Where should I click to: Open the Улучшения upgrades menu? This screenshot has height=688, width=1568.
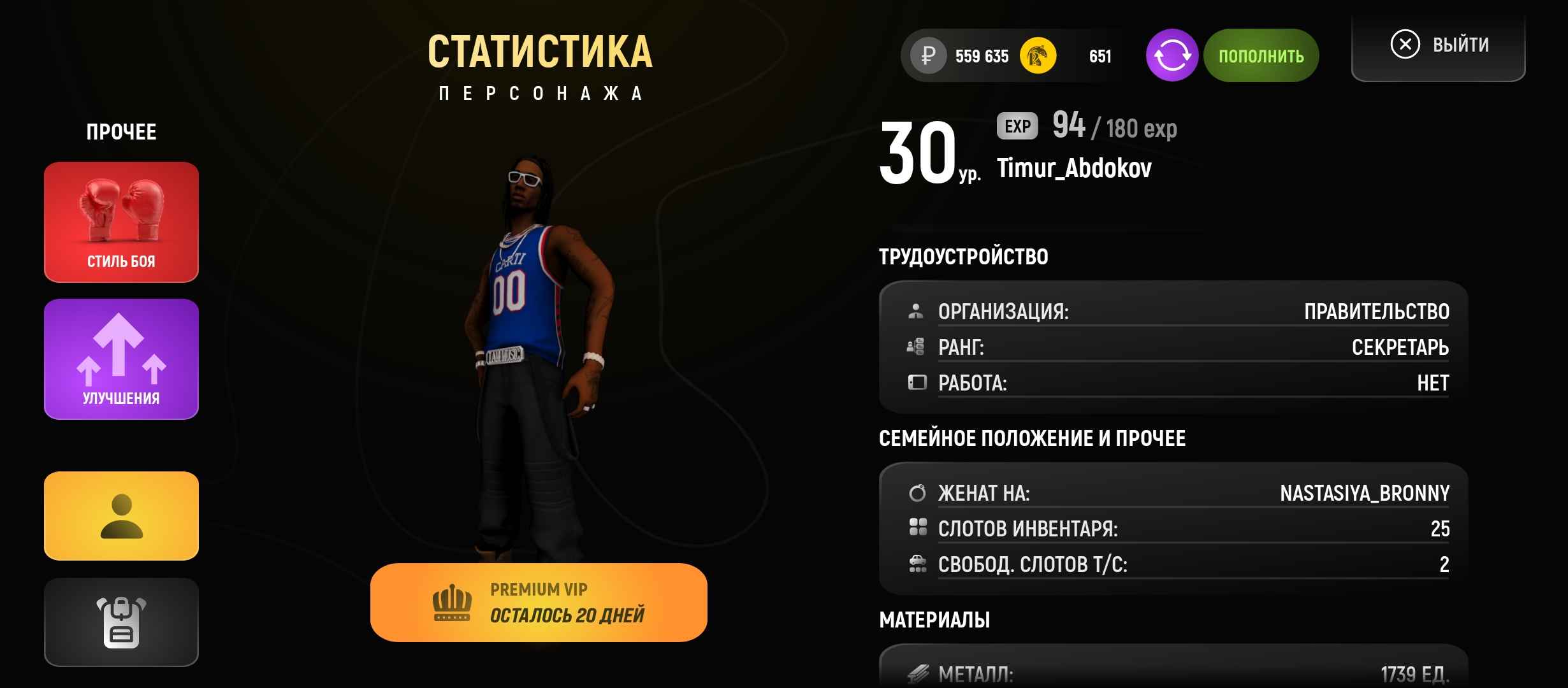[121, 359]
